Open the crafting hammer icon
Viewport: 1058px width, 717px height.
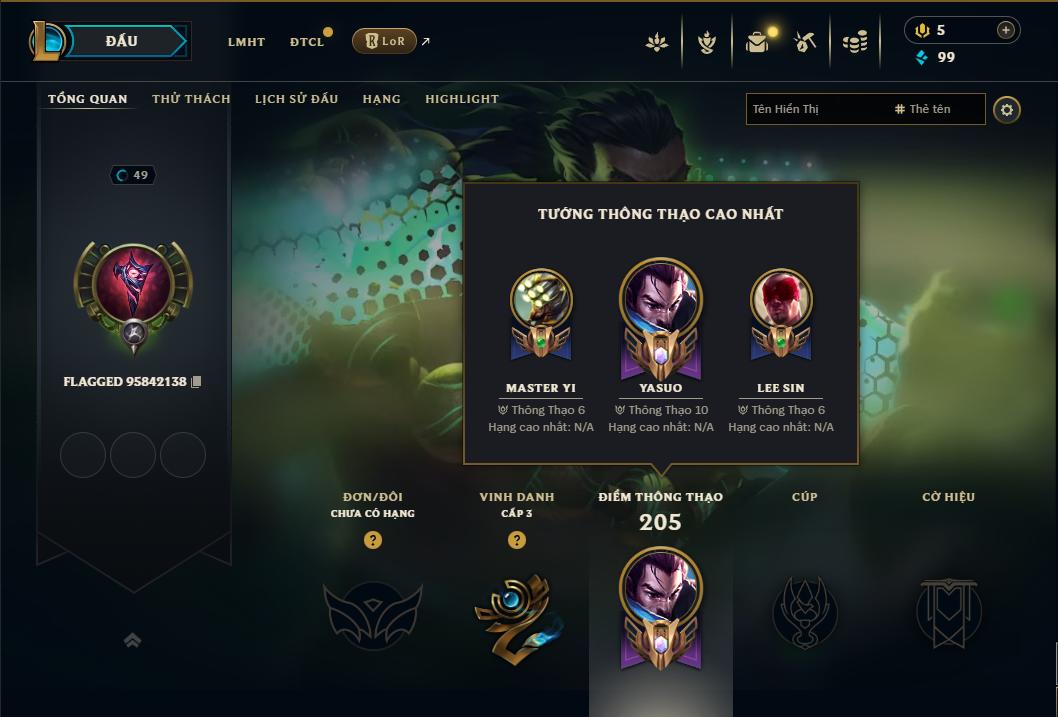tap(805, 42)
